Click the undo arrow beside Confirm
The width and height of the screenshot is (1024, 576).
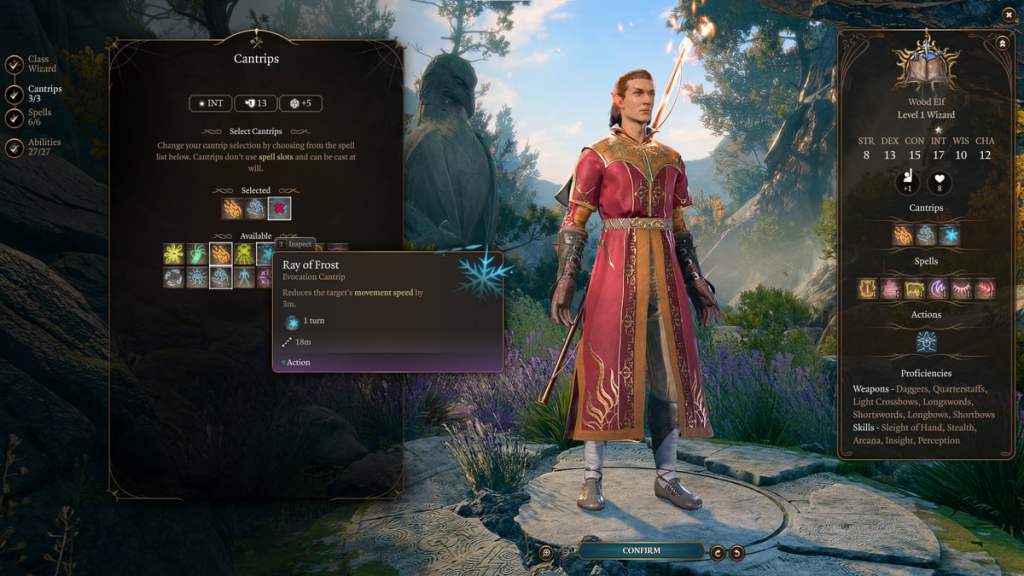click(717, 552)
